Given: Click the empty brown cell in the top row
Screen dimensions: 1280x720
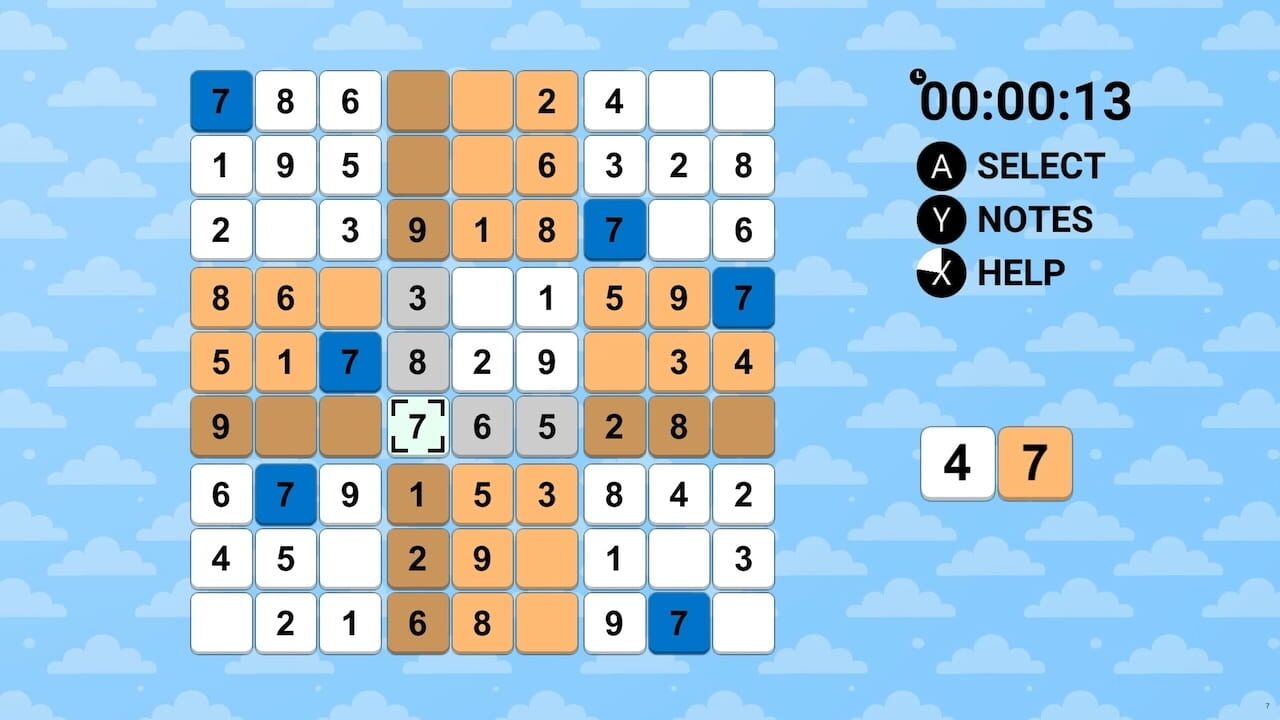Looking at the screenshot, I should tap(418, 101).
